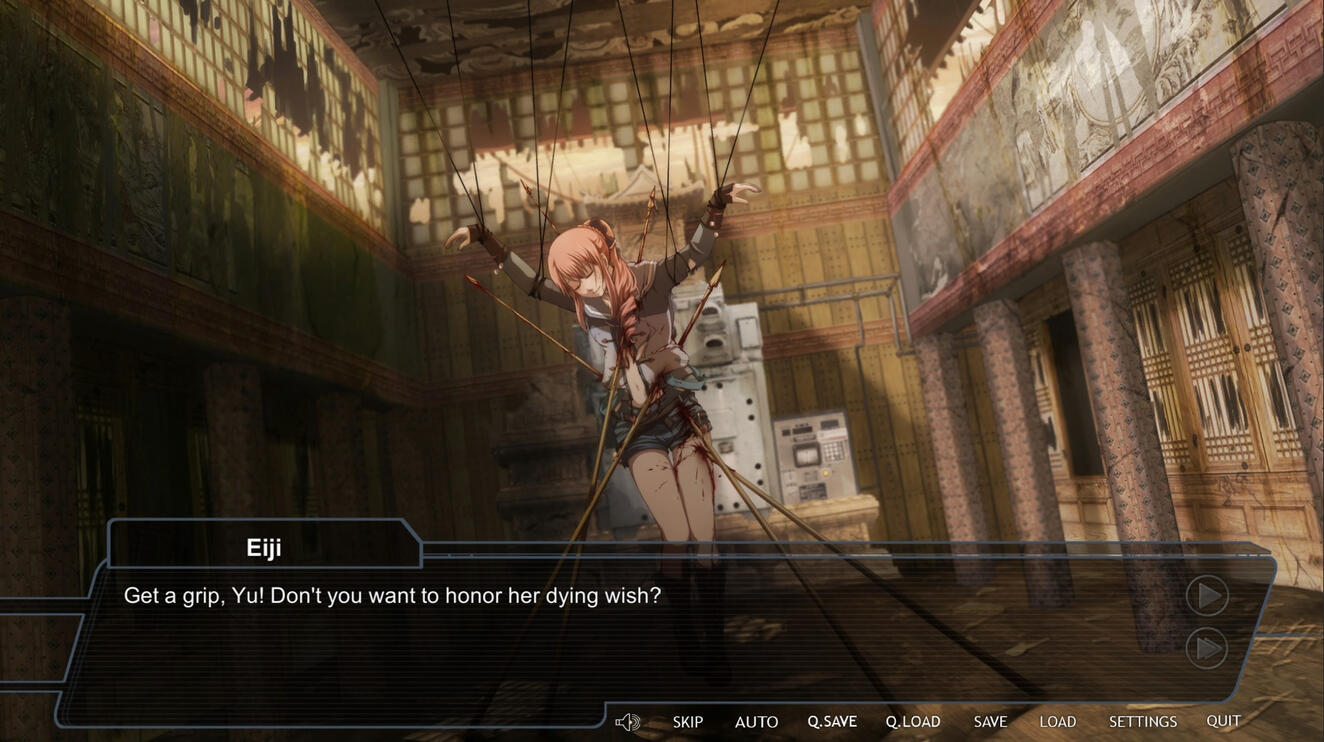
Task: Open the SETTINGS screen
Action: pos(1142,721)
